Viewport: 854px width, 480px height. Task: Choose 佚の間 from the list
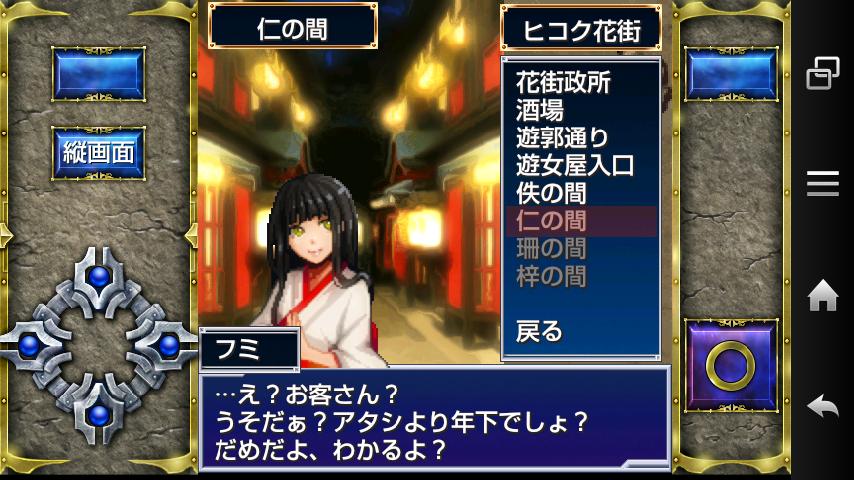pyautogui.click(x=551, y=192)
